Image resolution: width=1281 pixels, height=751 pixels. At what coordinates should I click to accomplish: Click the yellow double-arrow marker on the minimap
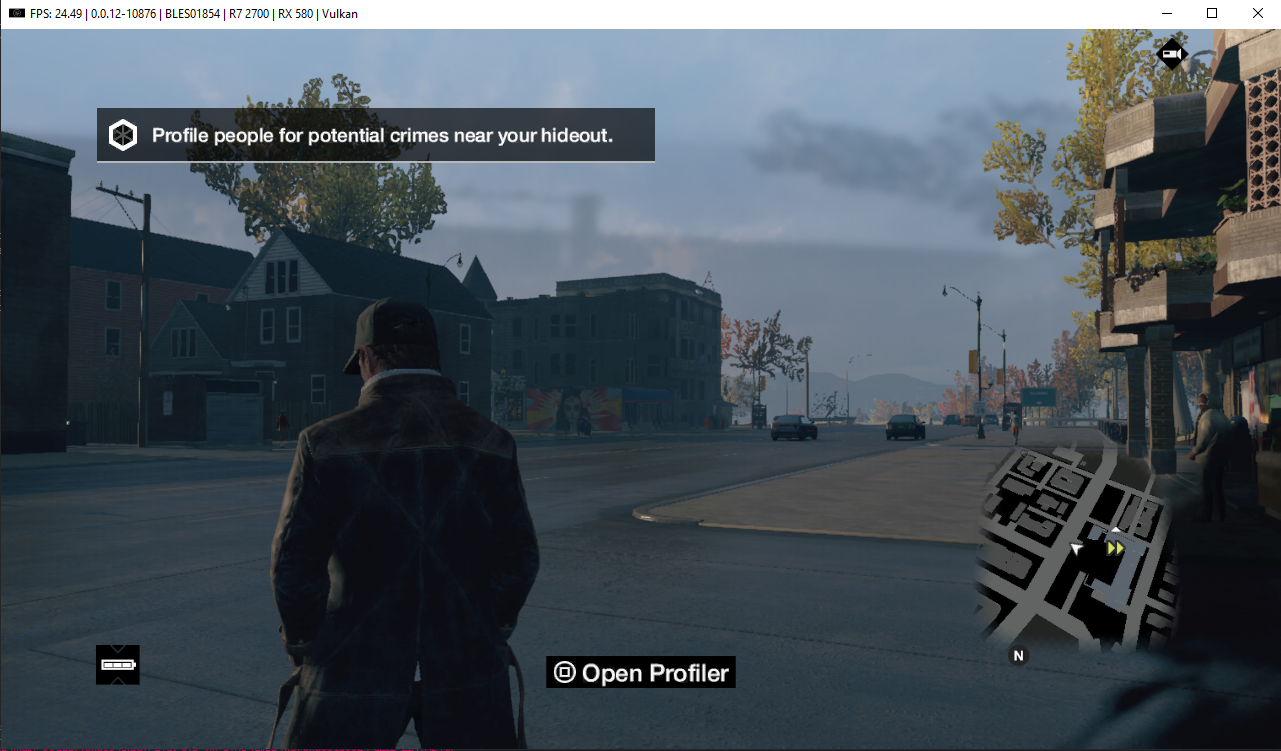[x=1114, y=548]
